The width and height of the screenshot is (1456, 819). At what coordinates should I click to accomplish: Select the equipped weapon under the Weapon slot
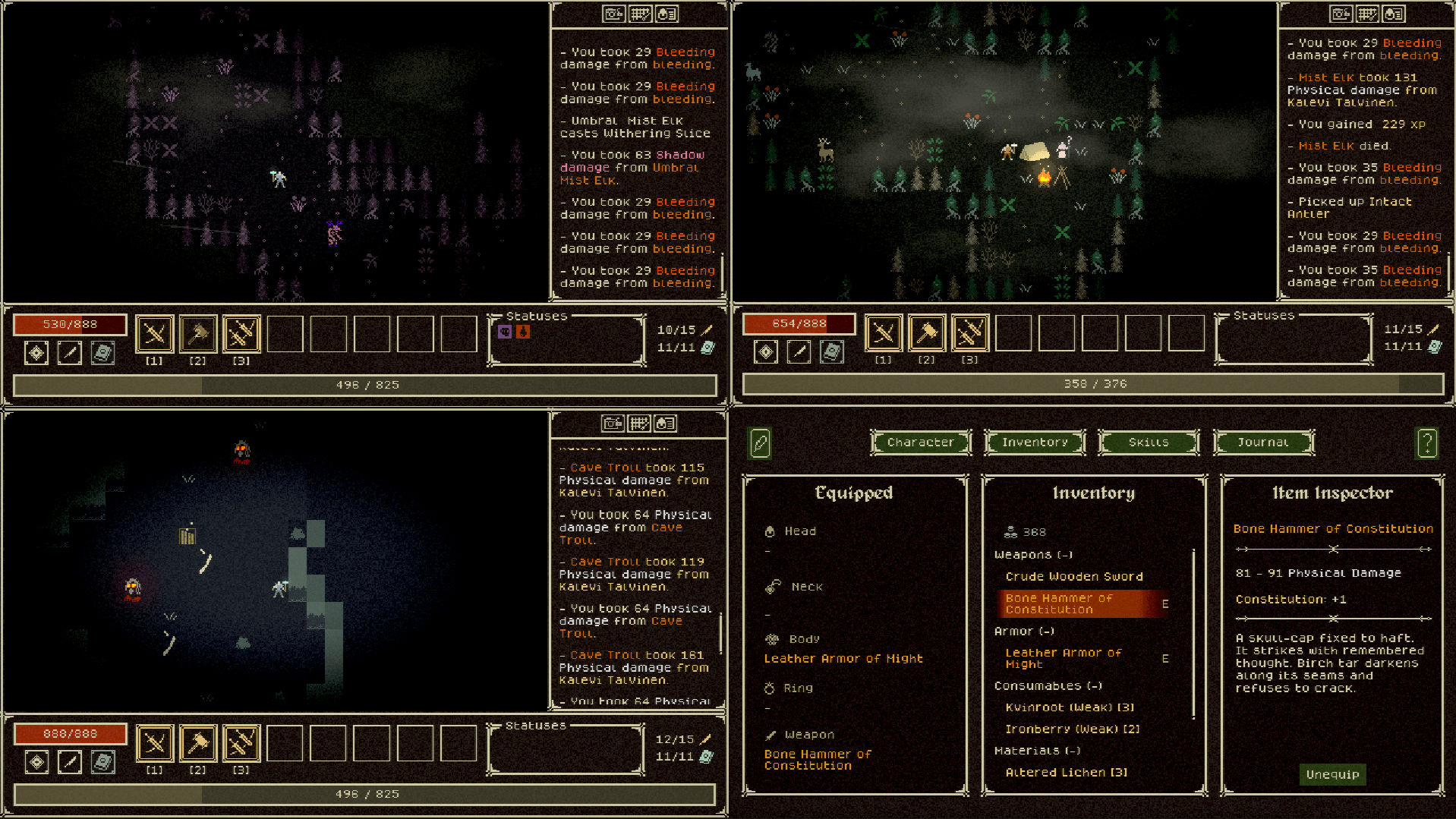click(817, 759)
